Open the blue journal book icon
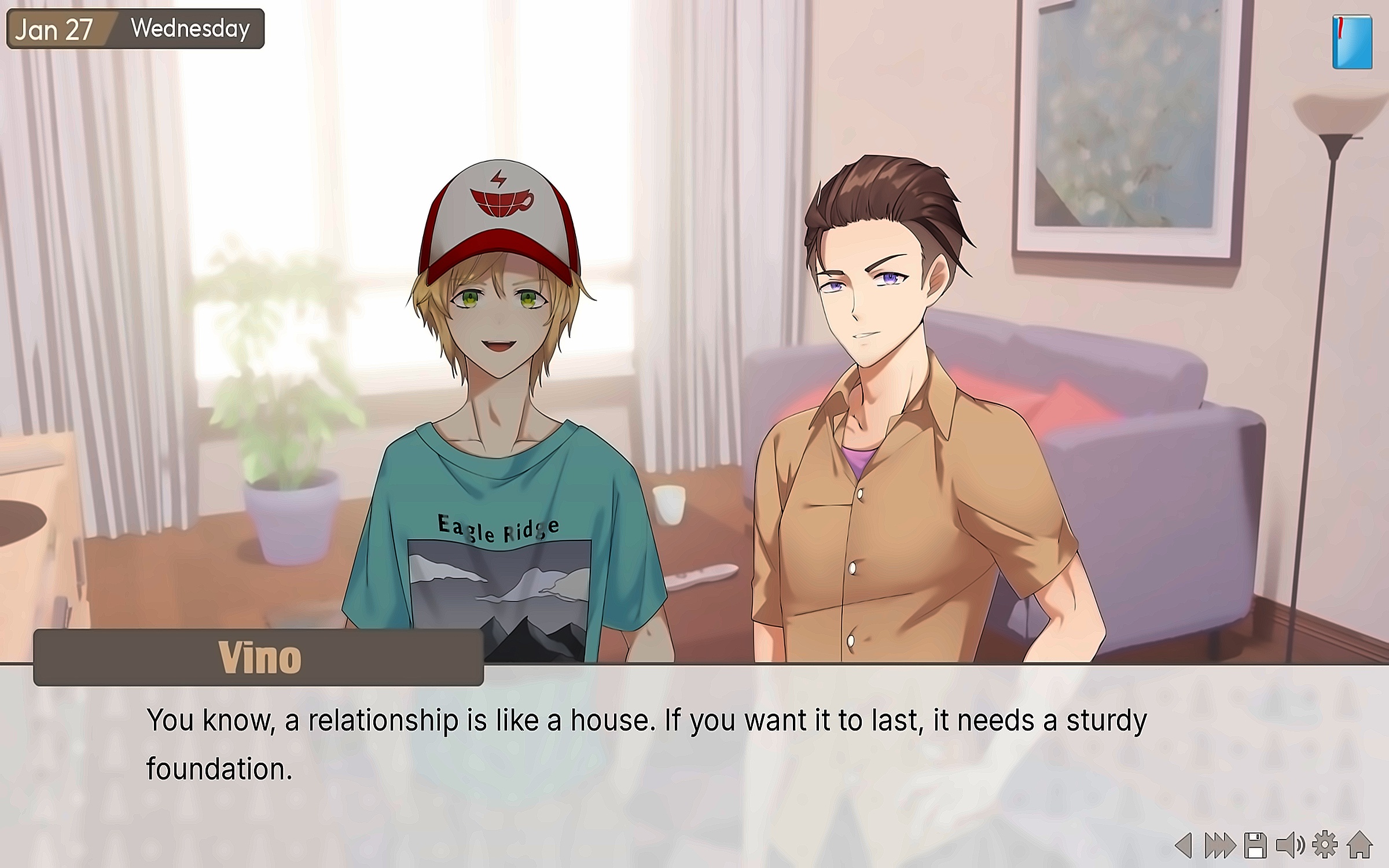 pos(1352,42)
